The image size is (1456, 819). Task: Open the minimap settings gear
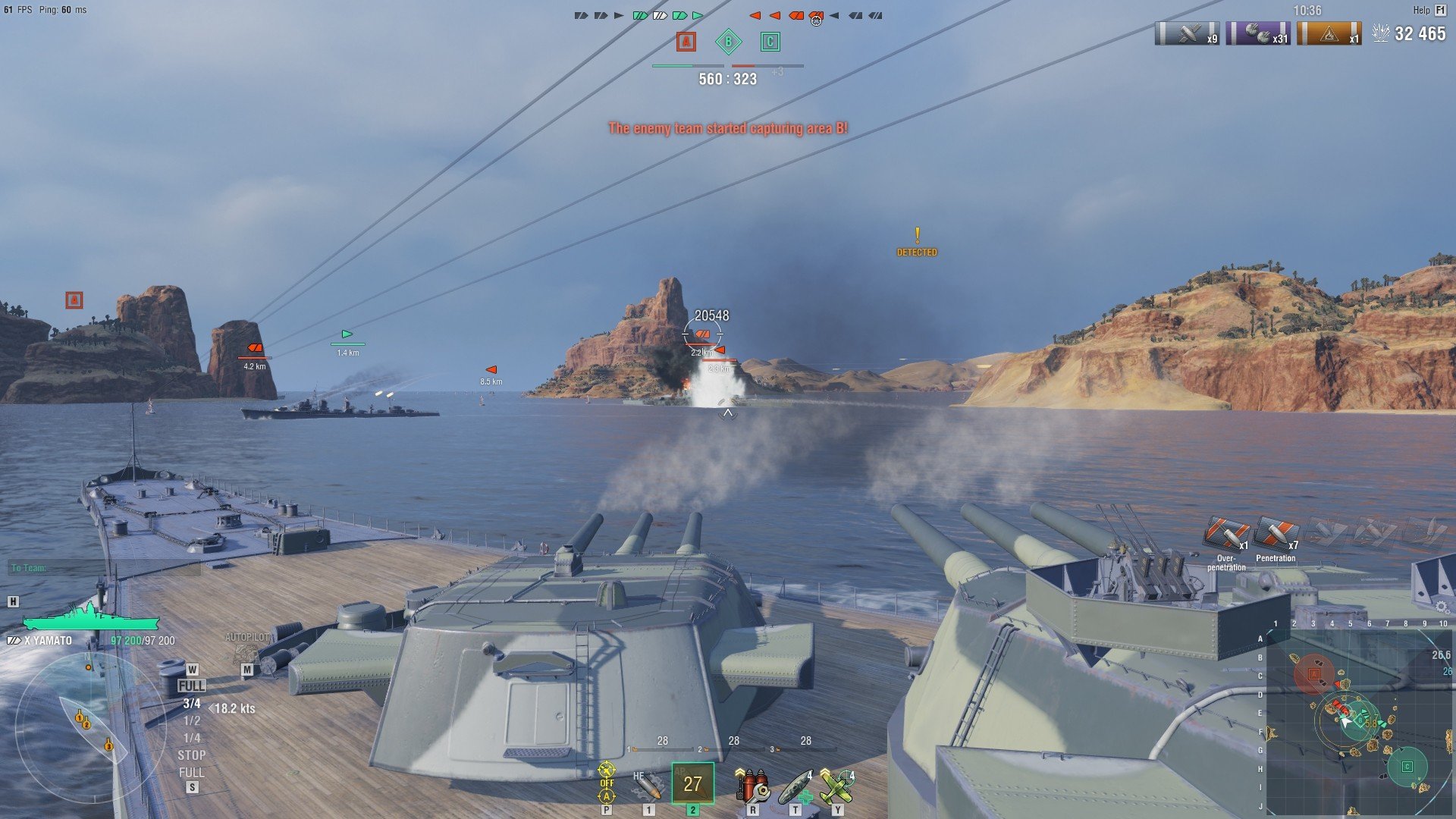pos(1441,607)
